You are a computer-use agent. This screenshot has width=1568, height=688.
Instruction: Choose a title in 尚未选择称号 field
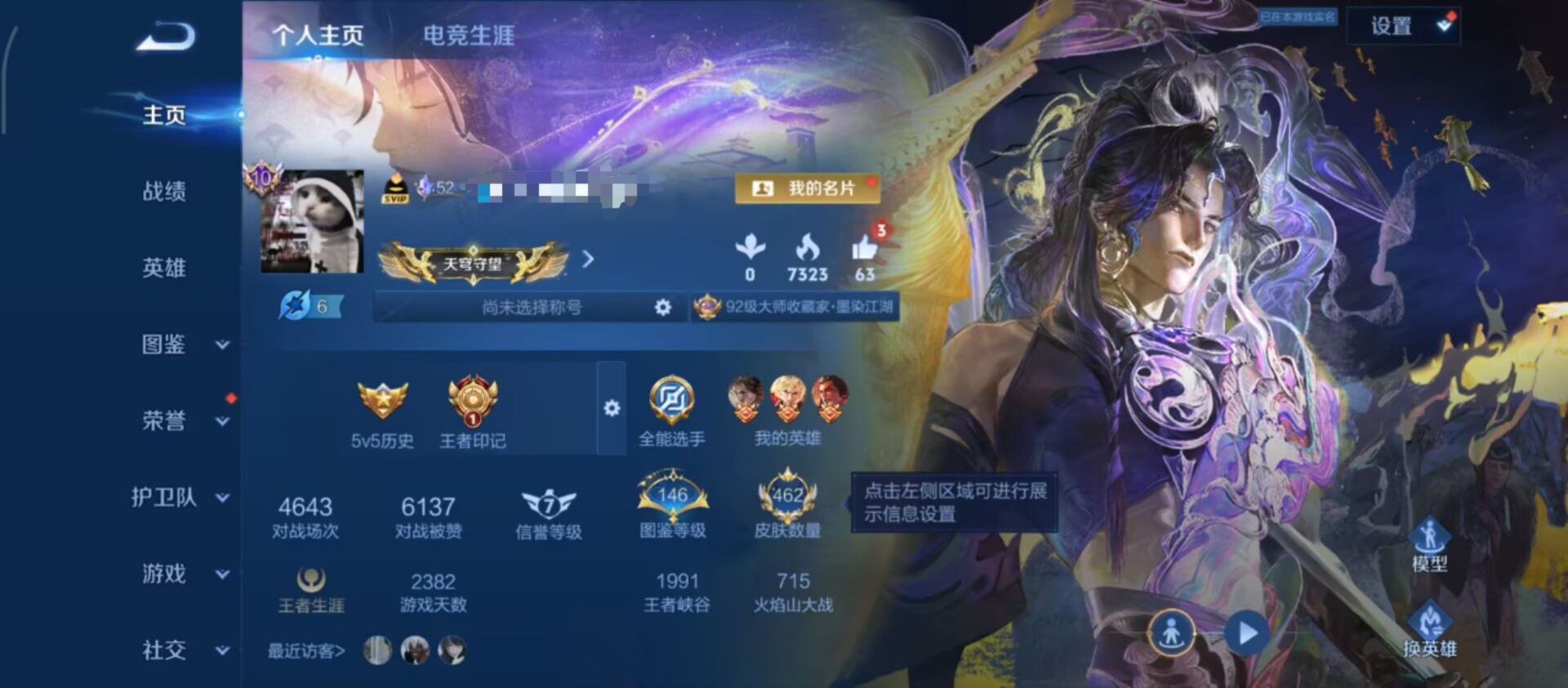point(531,308)
